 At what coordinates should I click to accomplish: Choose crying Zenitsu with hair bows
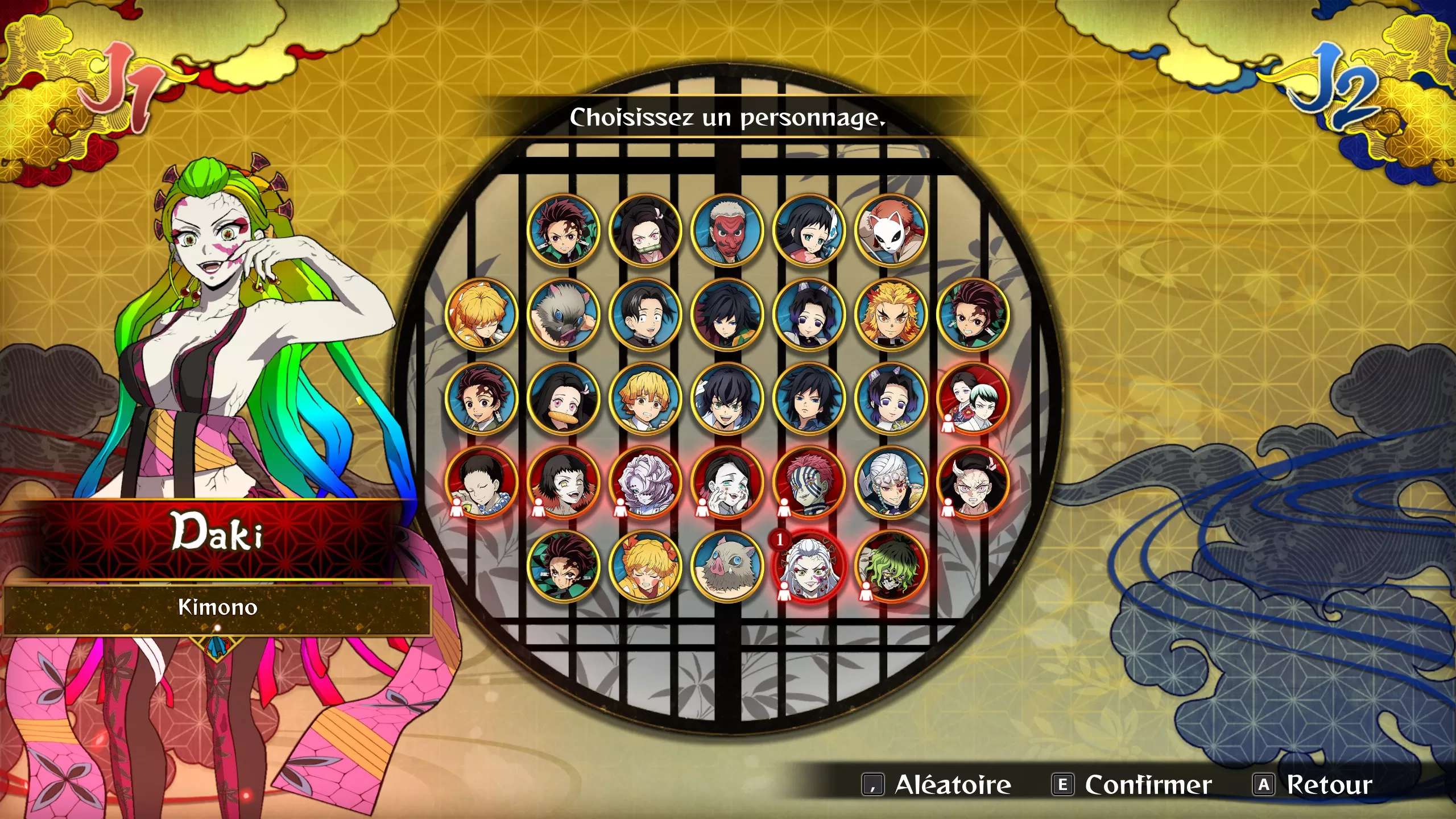[645, 567]
